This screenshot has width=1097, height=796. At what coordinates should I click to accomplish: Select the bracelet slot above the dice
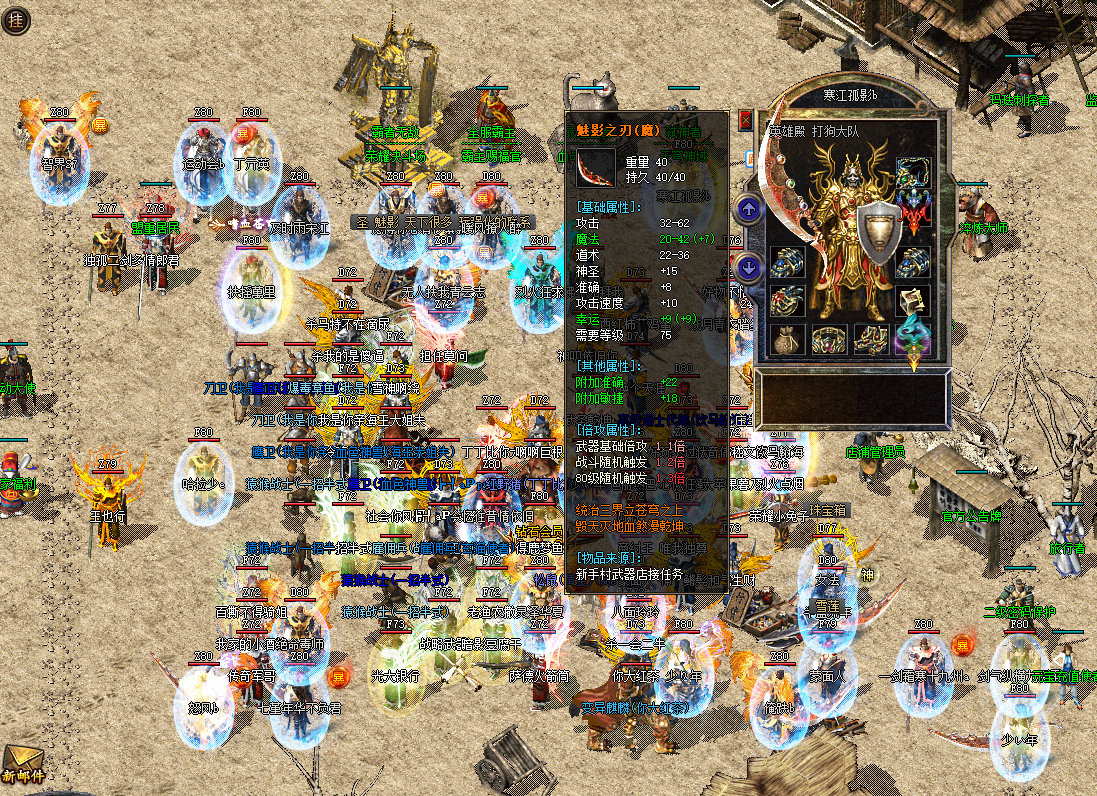912,262
